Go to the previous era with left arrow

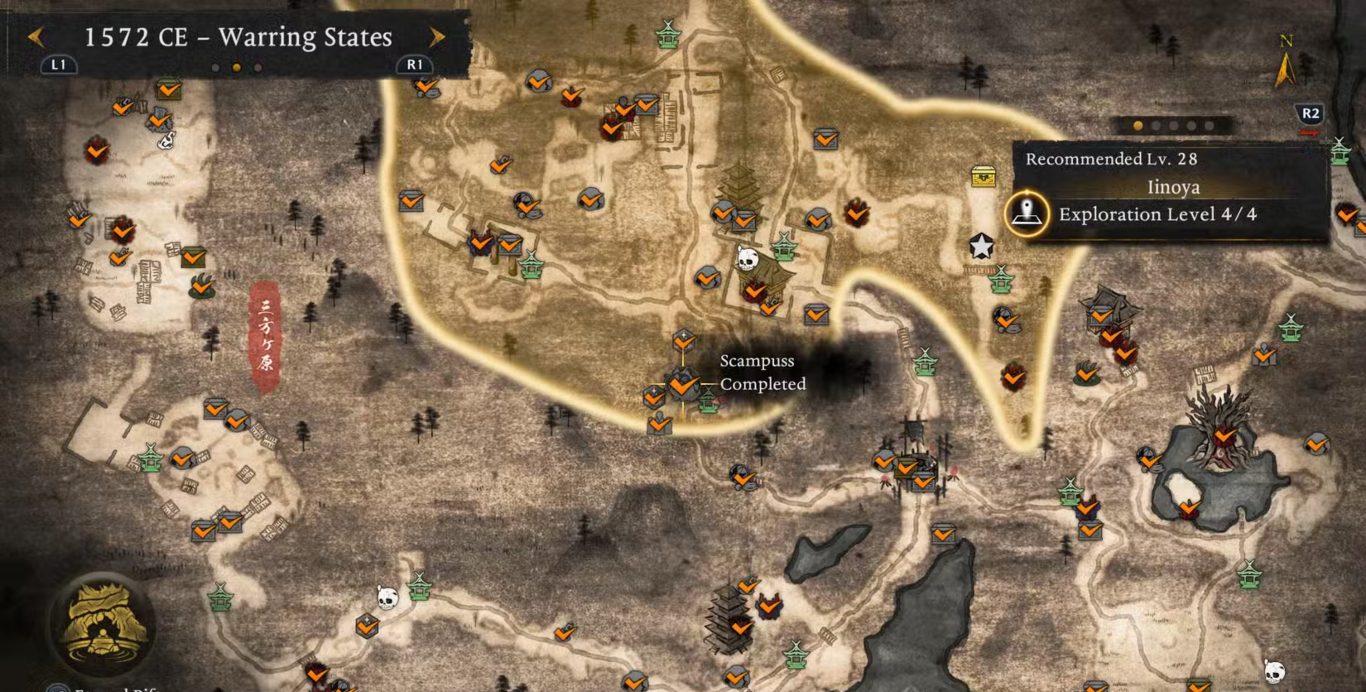pyautogui.click(x=36, y=38)
